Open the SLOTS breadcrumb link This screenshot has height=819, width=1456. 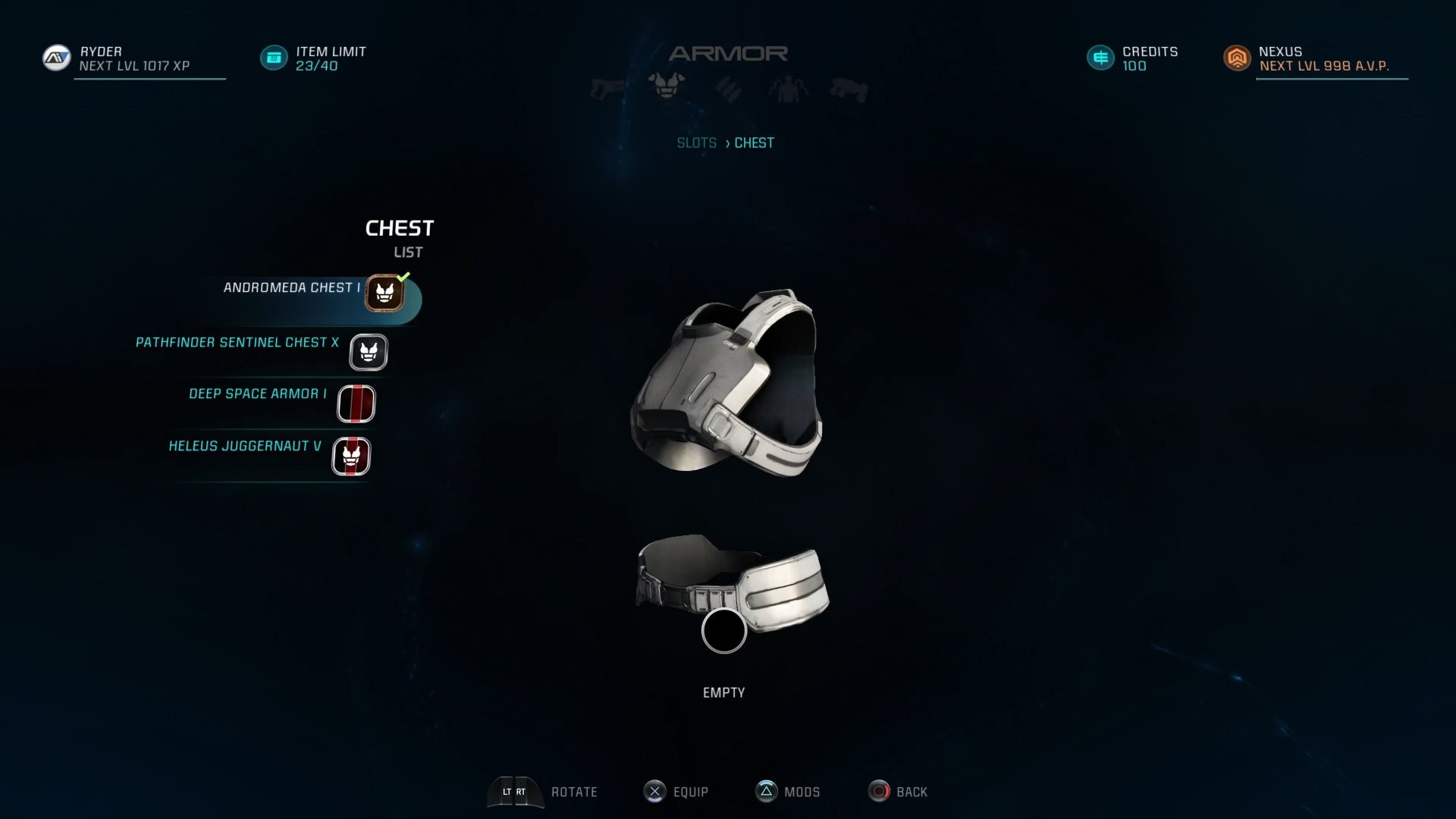coord(697,143)
